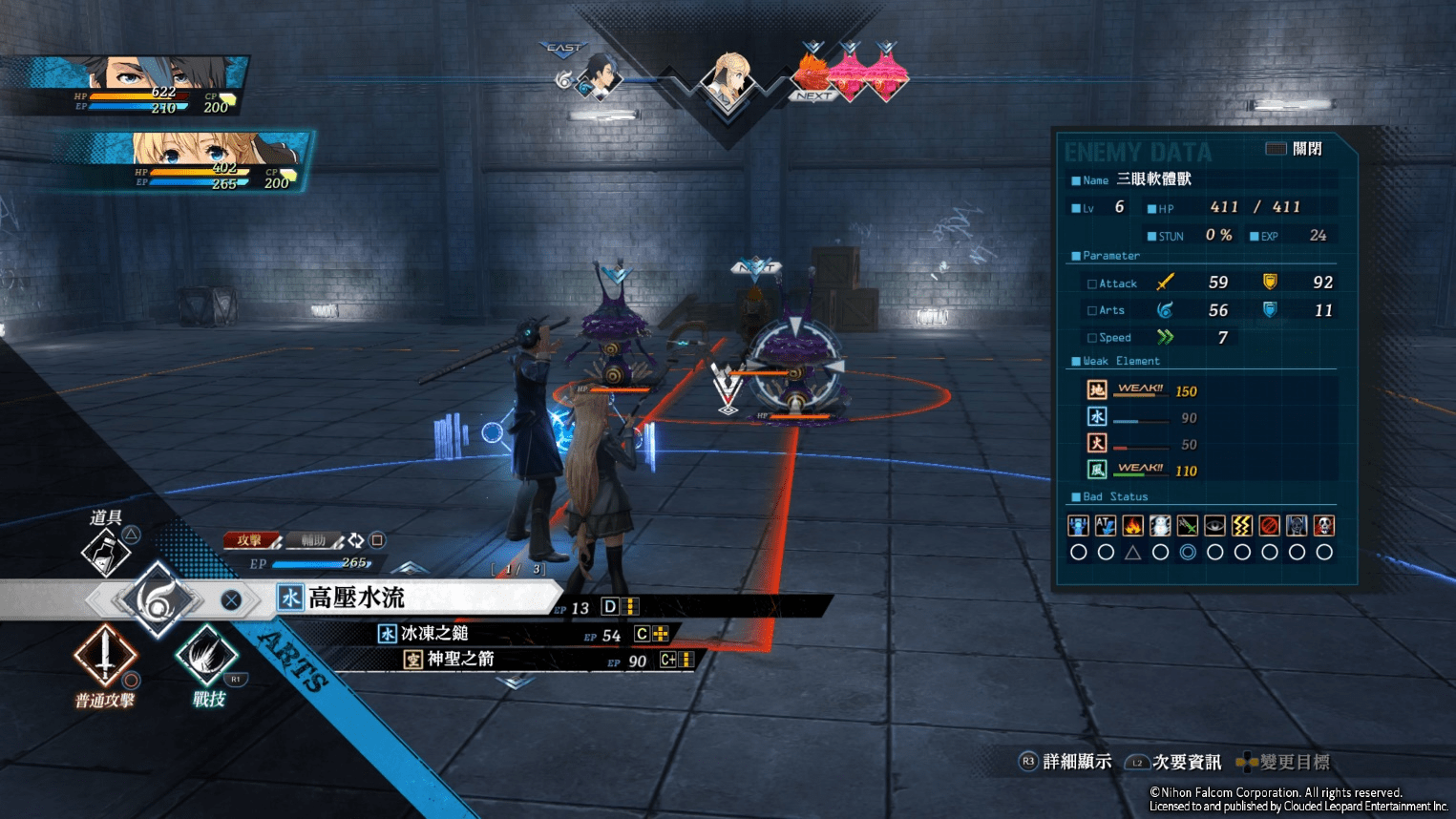Close the Enemy Data panel via 關閉

[x=1295, y=149]
